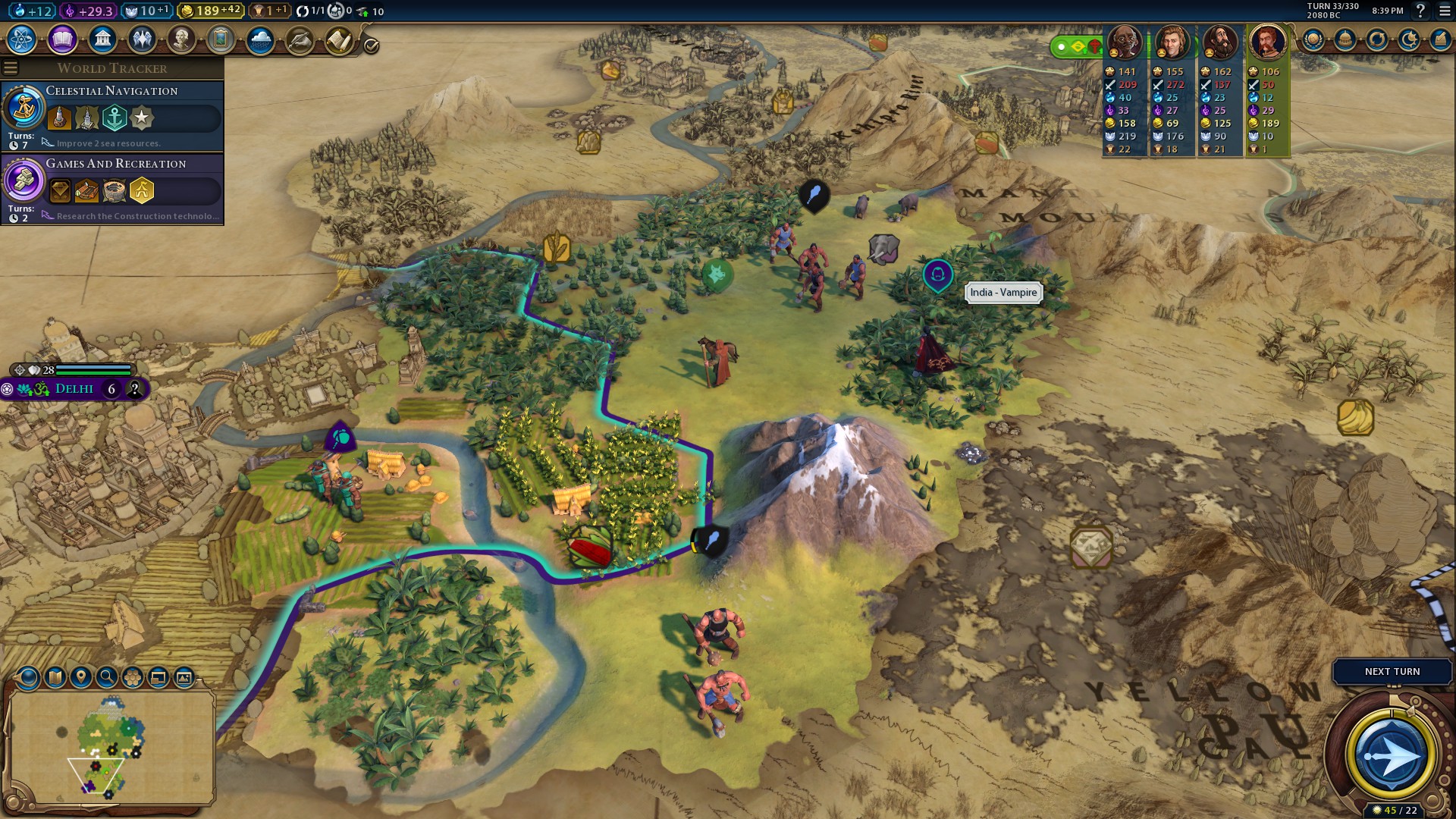
Task: Select the Celestial Navigation research entry
Action: [112, 115]
